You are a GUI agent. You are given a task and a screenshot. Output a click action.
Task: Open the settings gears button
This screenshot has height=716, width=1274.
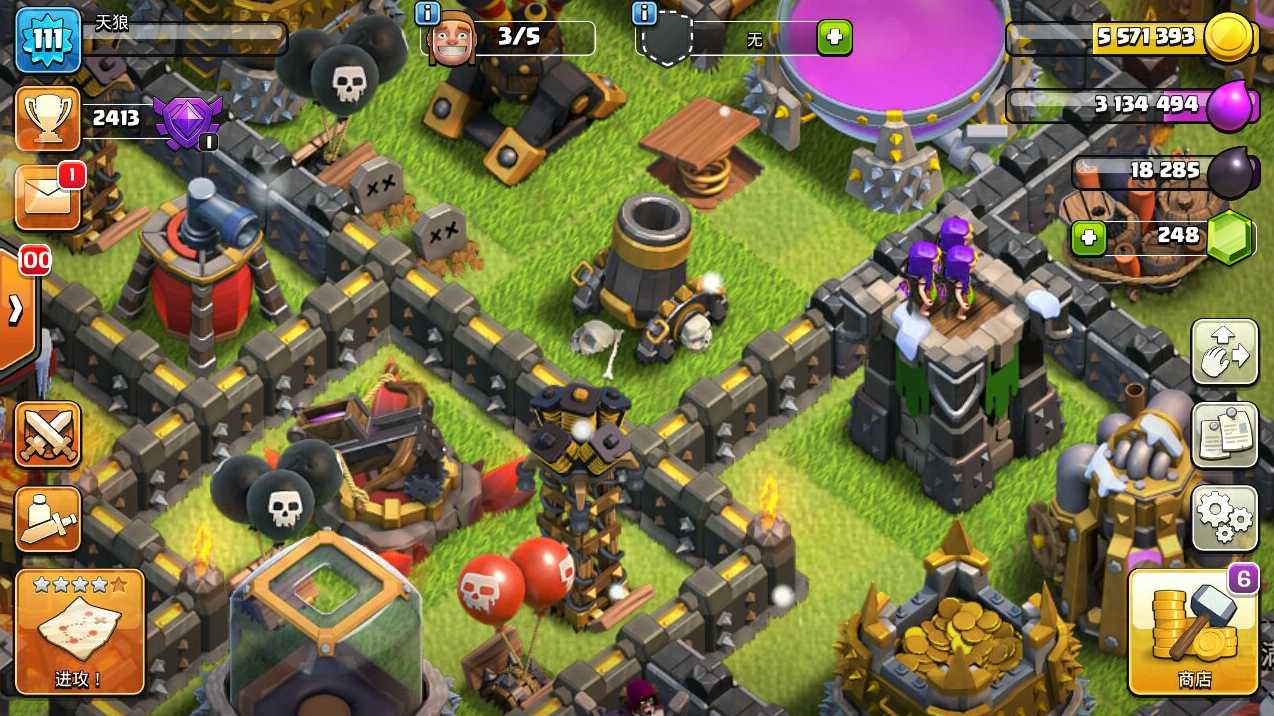click(1225, 518)
